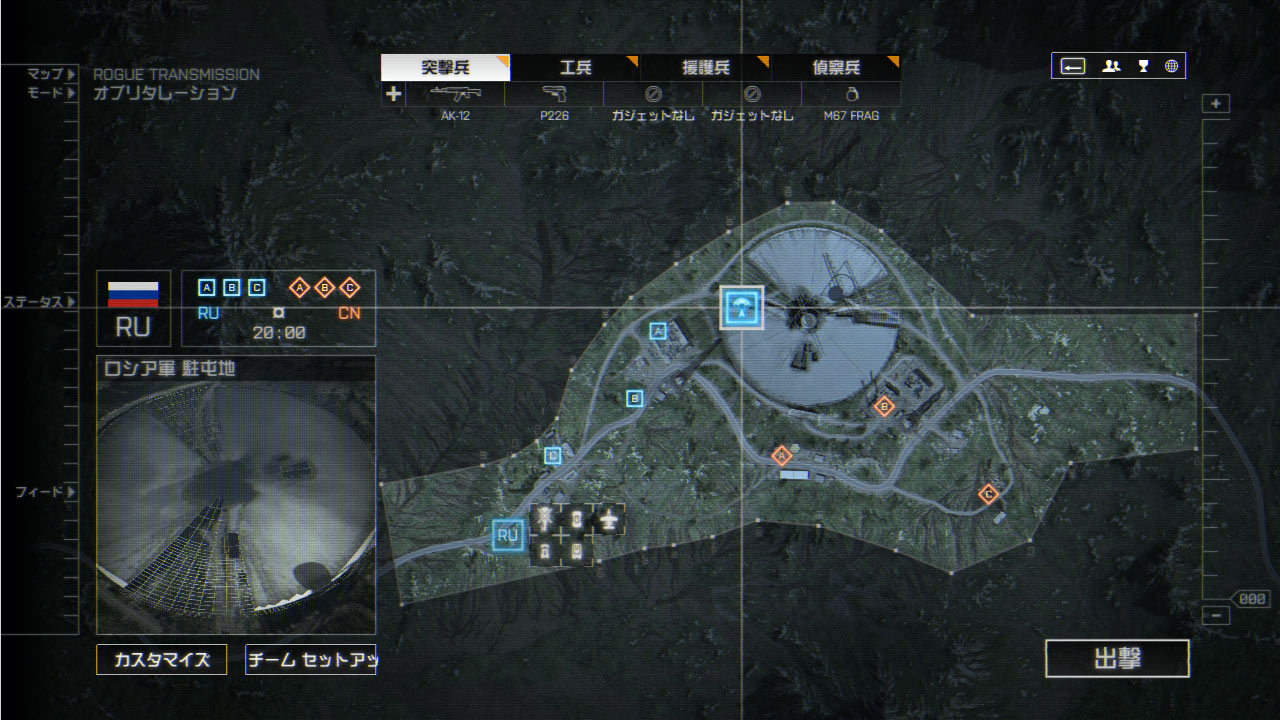
Task: Open the squad members icon
Action: (x=1111, y=66)
